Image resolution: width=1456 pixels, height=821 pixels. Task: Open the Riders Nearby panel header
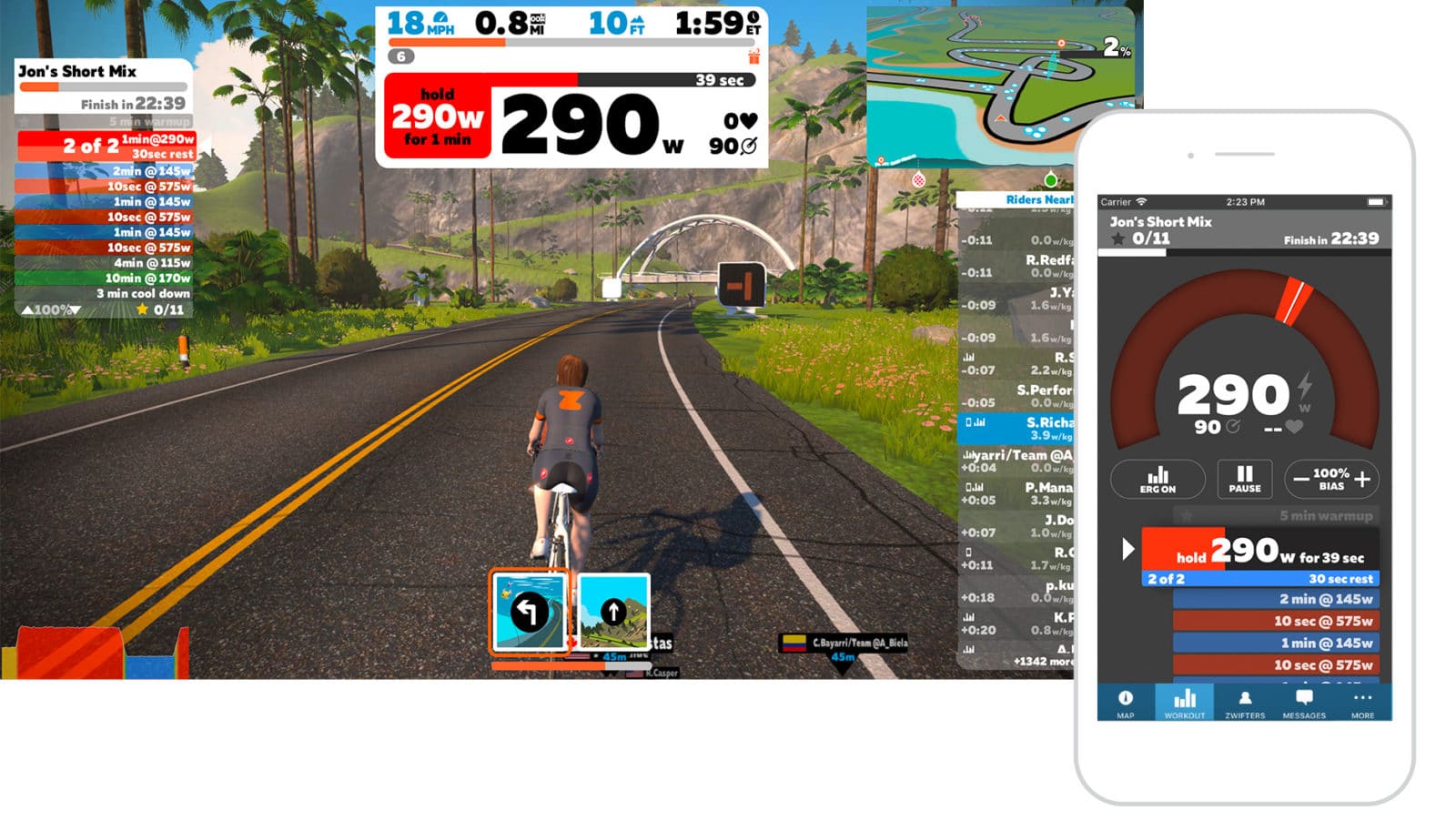click(1040, 201)
